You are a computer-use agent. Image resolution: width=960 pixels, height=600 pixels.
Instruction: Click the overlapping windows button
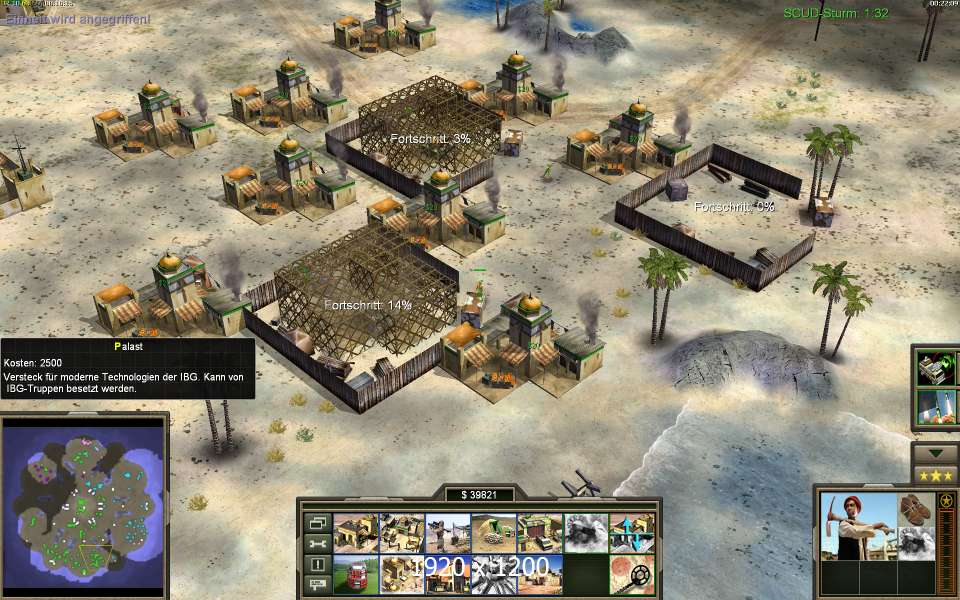click(317, 522)
